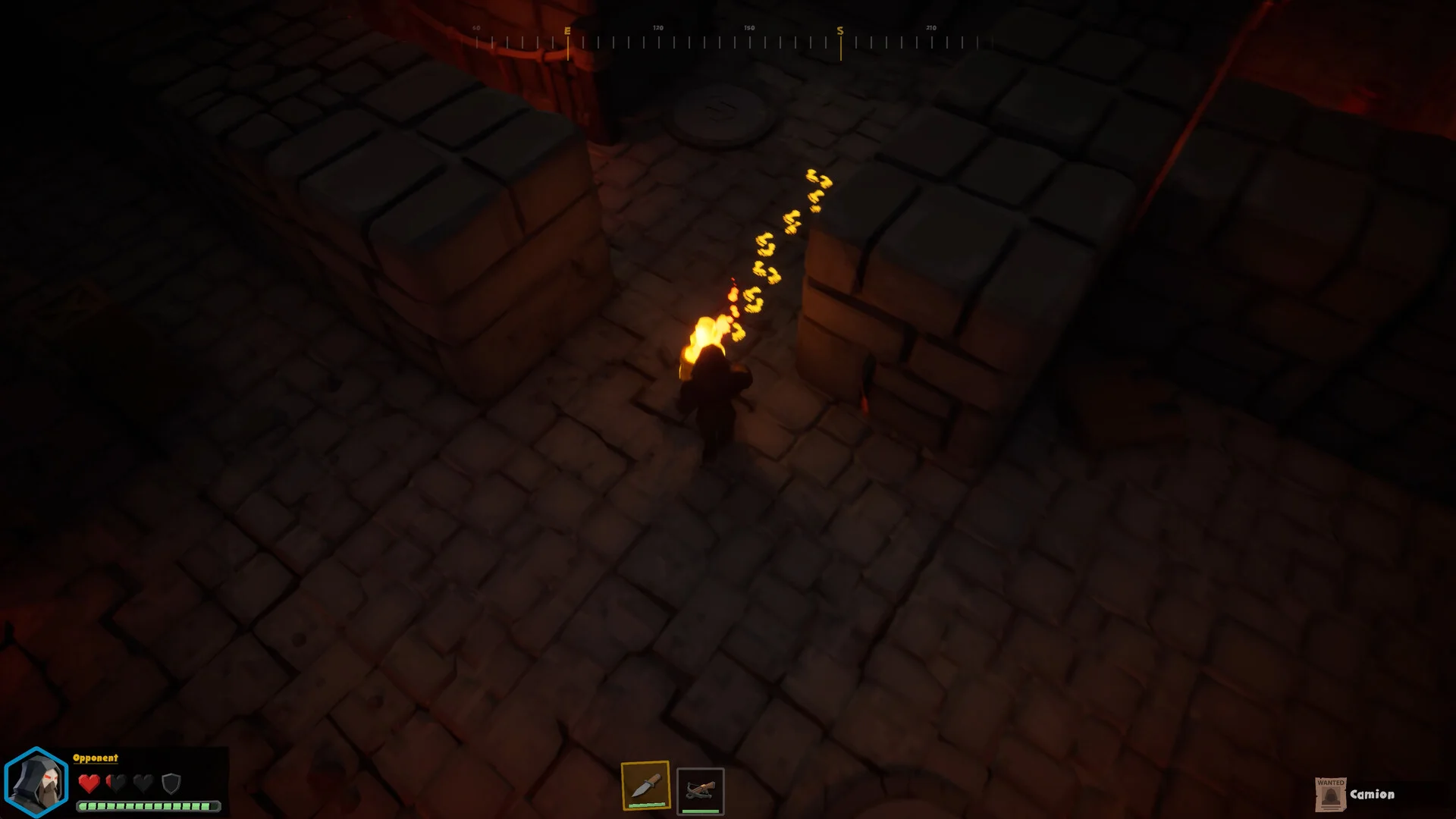Select the knife weapon slot
The width and height of the screenshot is (1456, 819).
(645, 786)
